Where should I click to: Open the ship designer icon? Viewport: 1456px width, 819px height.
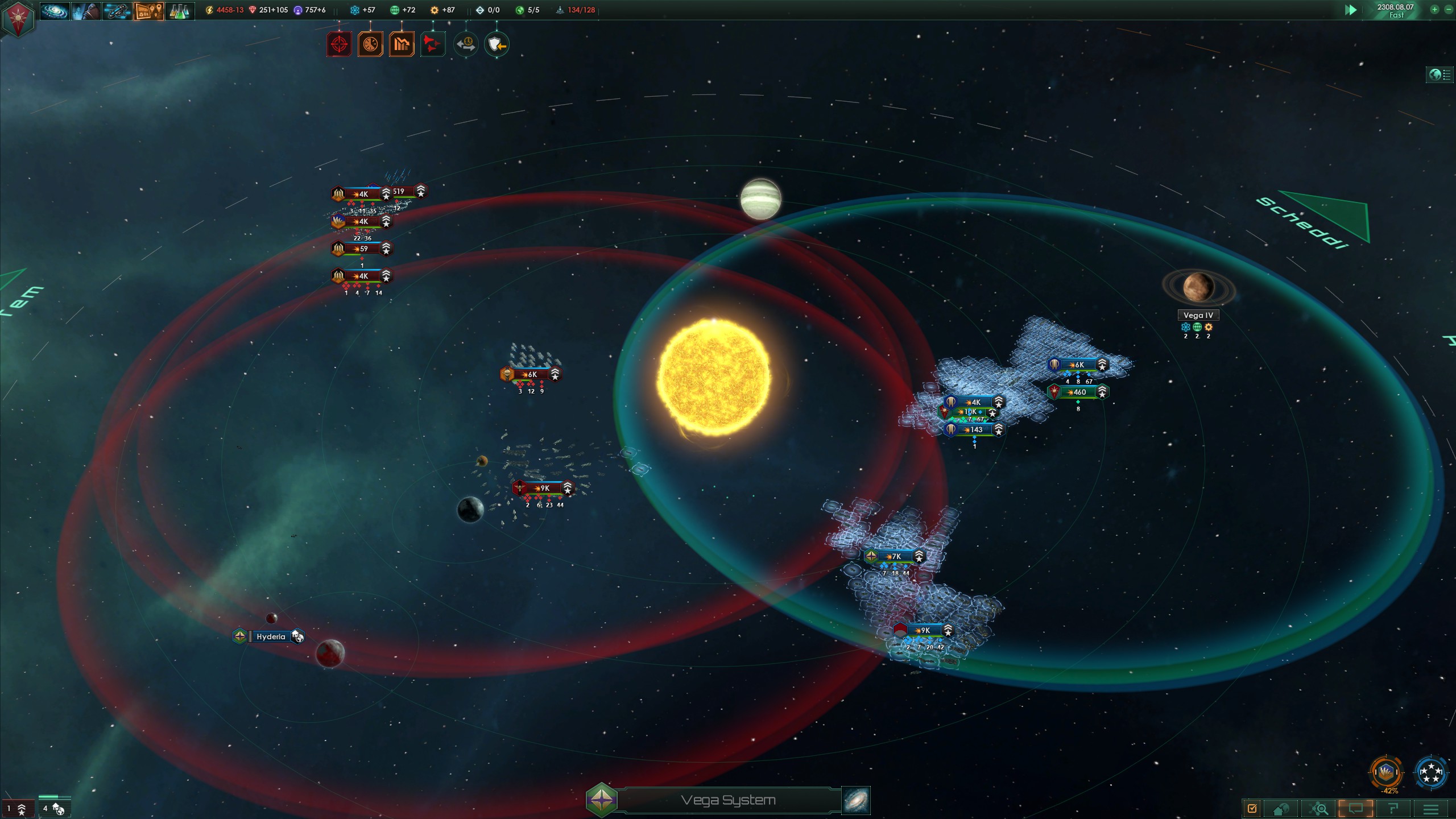coord(117,10)
